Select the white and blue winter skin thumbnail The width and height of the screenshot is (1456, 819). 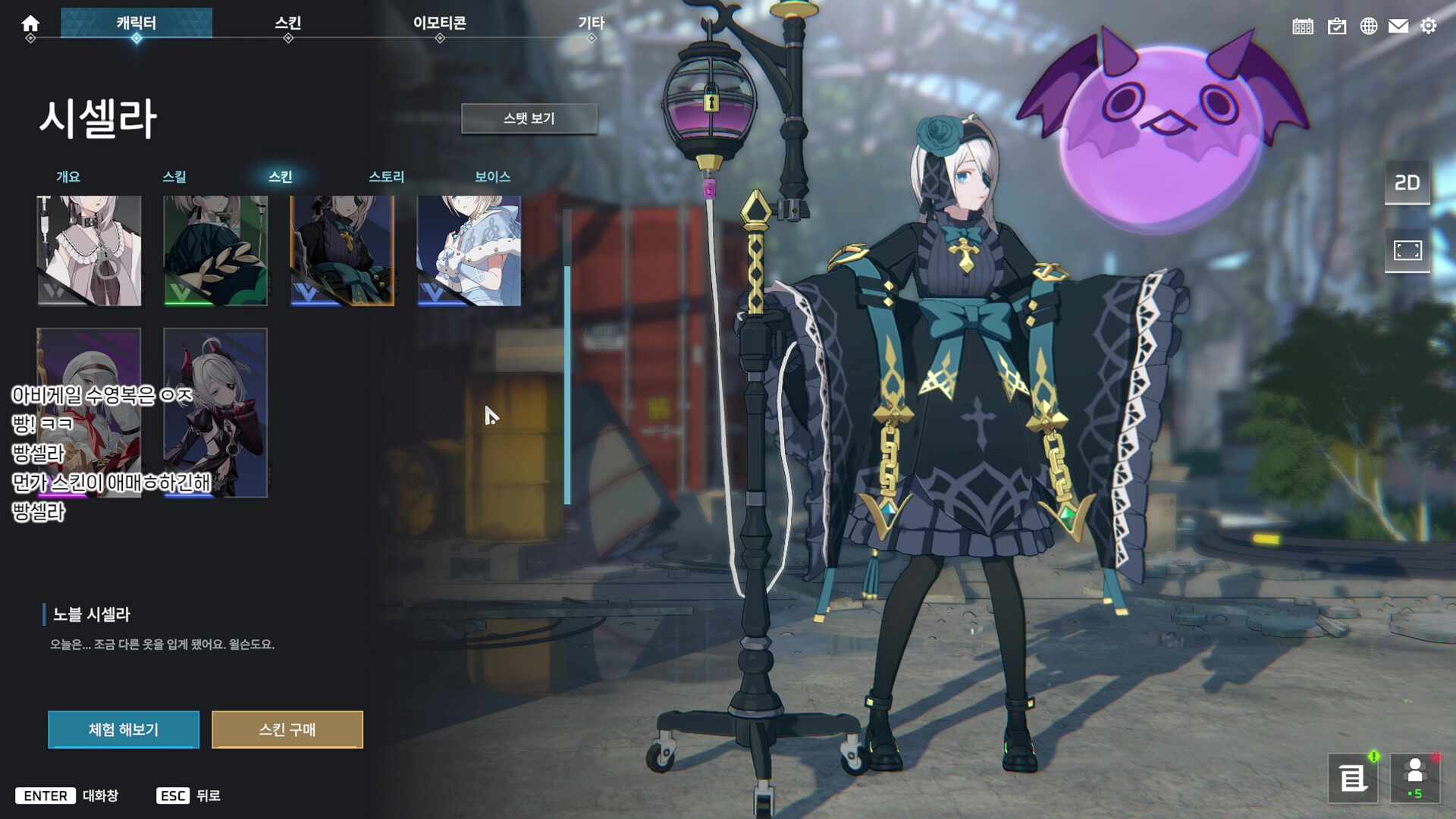pos(469,251)
